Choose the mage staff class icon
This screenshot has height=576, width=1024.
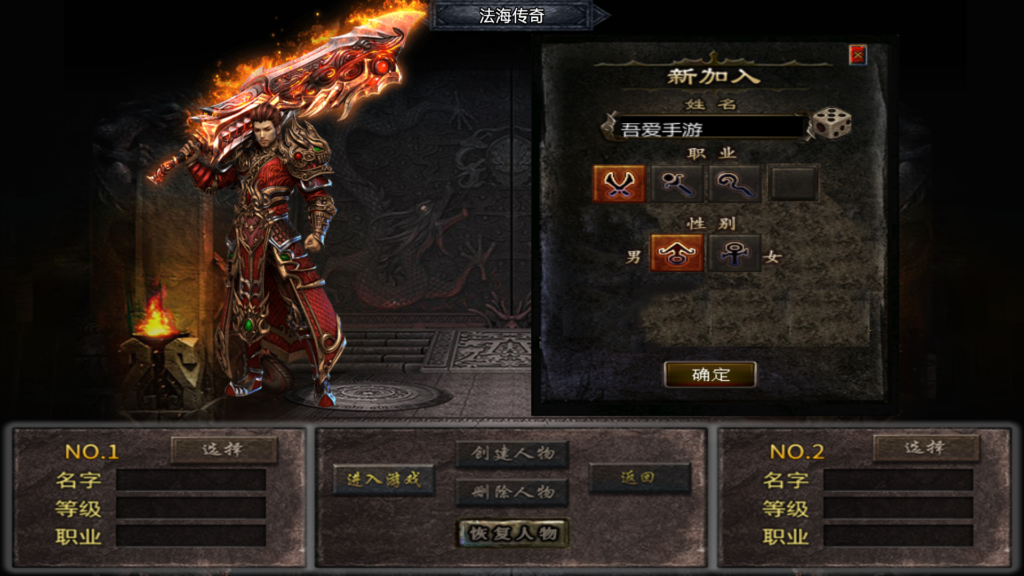click(x=677, y=184)
